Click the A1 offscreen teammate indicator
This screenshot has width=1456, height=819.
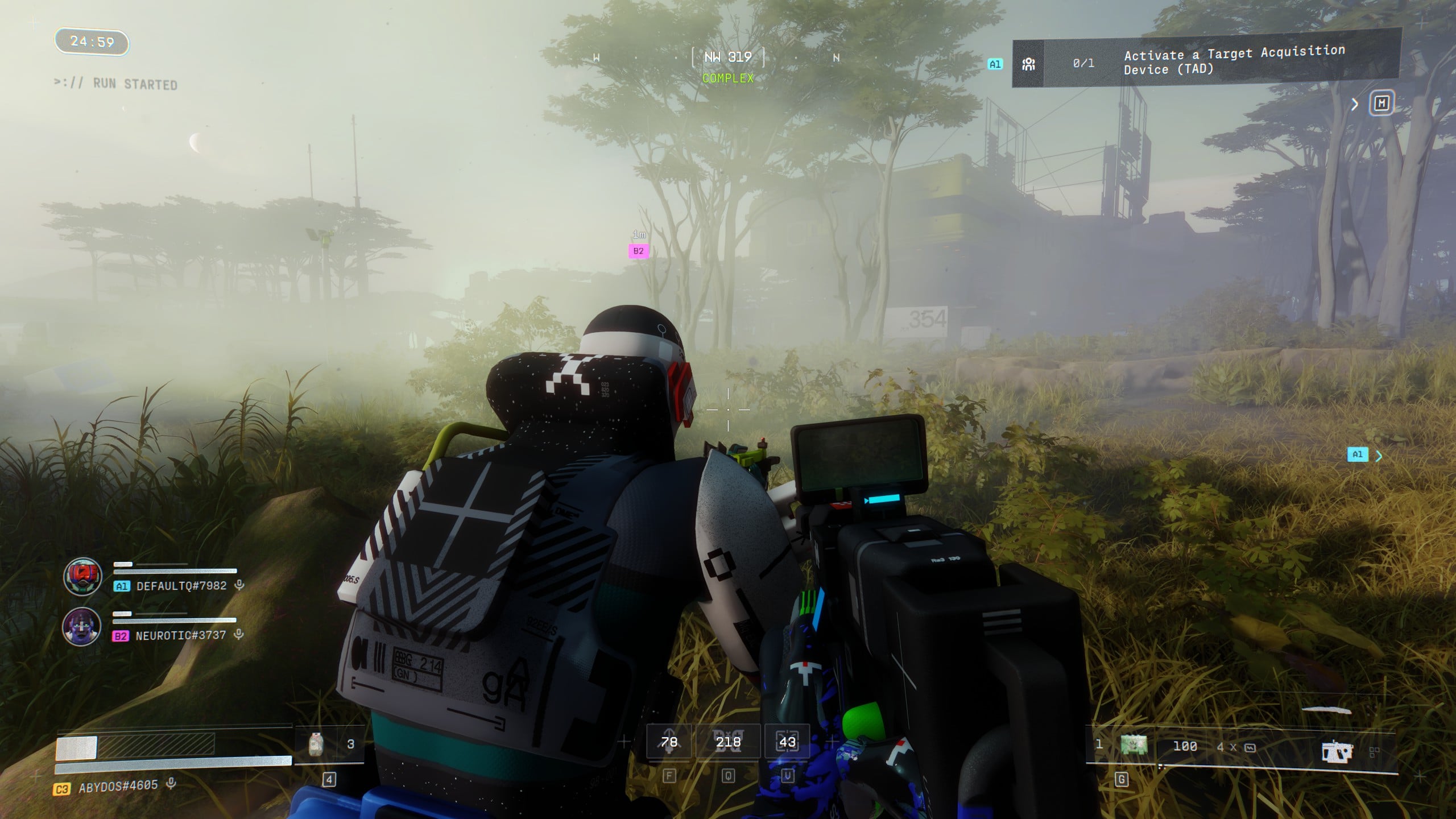1358,454
